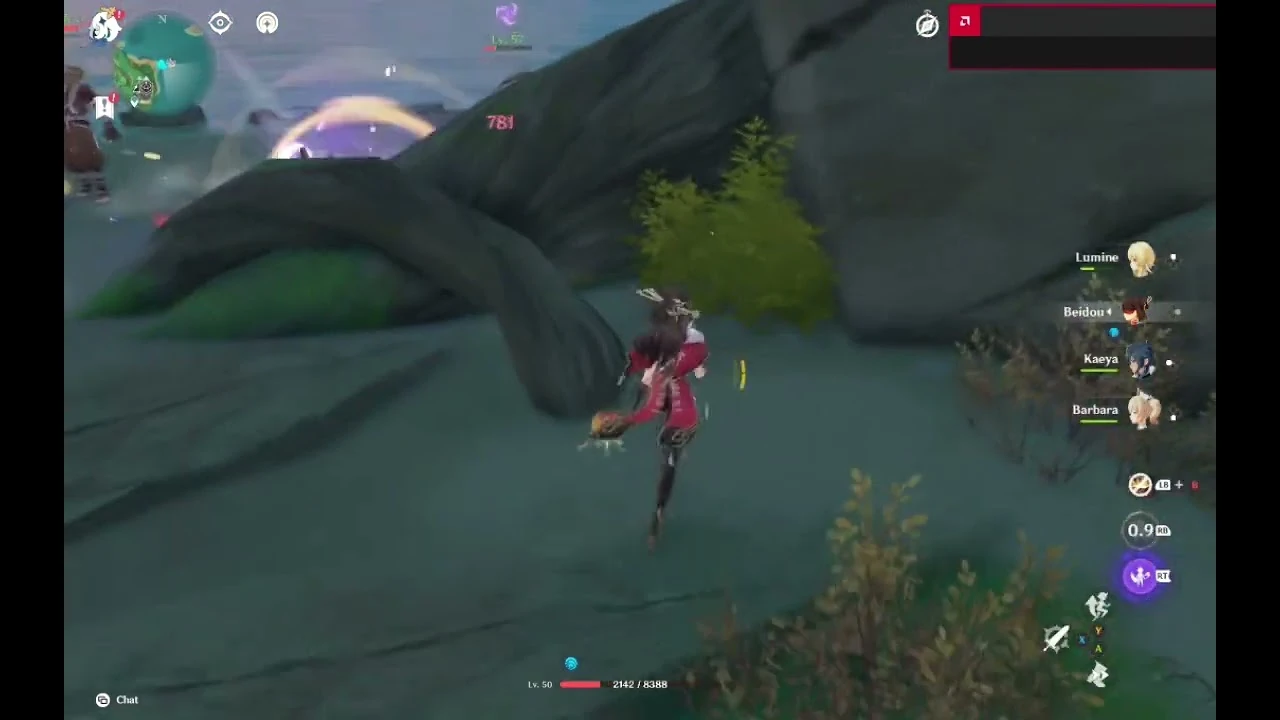Click the sprint character icon

(x=1097, y=604)
